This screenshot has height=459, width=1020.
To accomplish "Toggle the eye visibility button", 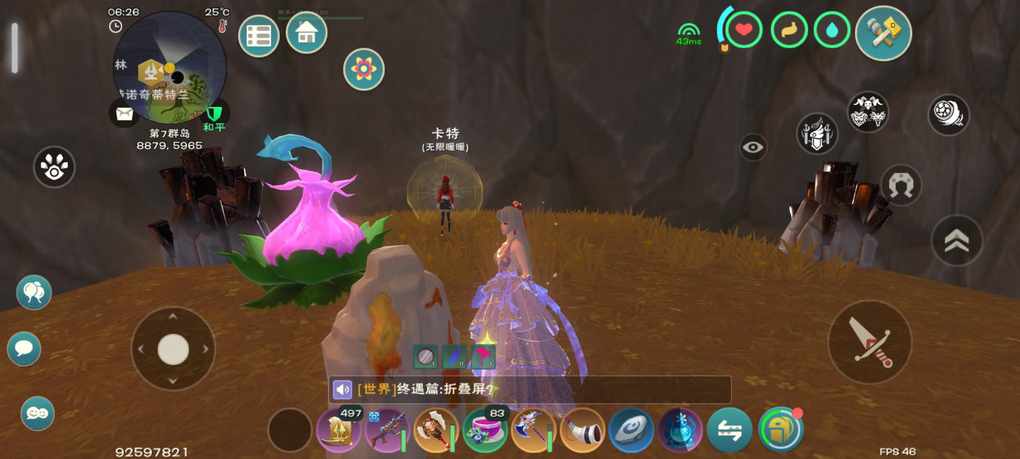I will tap(753, 148).
